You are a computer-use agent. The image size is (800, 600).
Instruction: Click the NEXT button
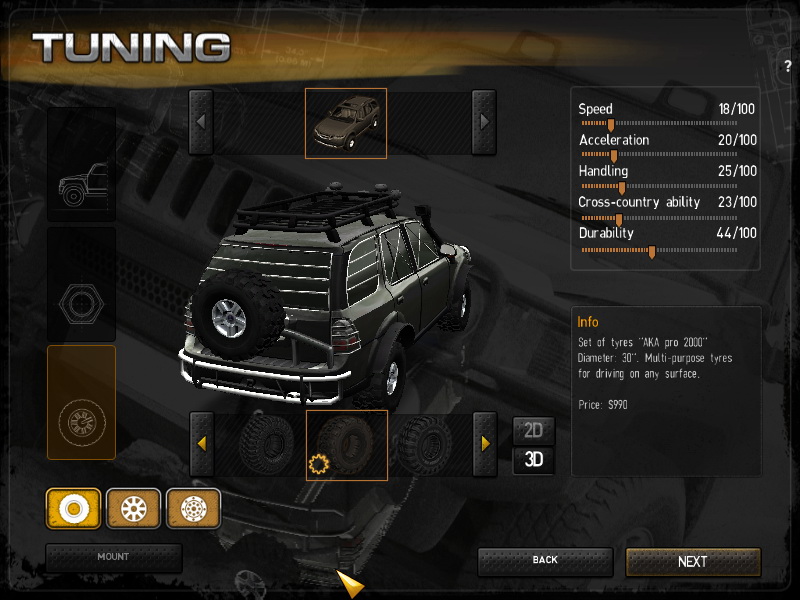click(693, 562)
